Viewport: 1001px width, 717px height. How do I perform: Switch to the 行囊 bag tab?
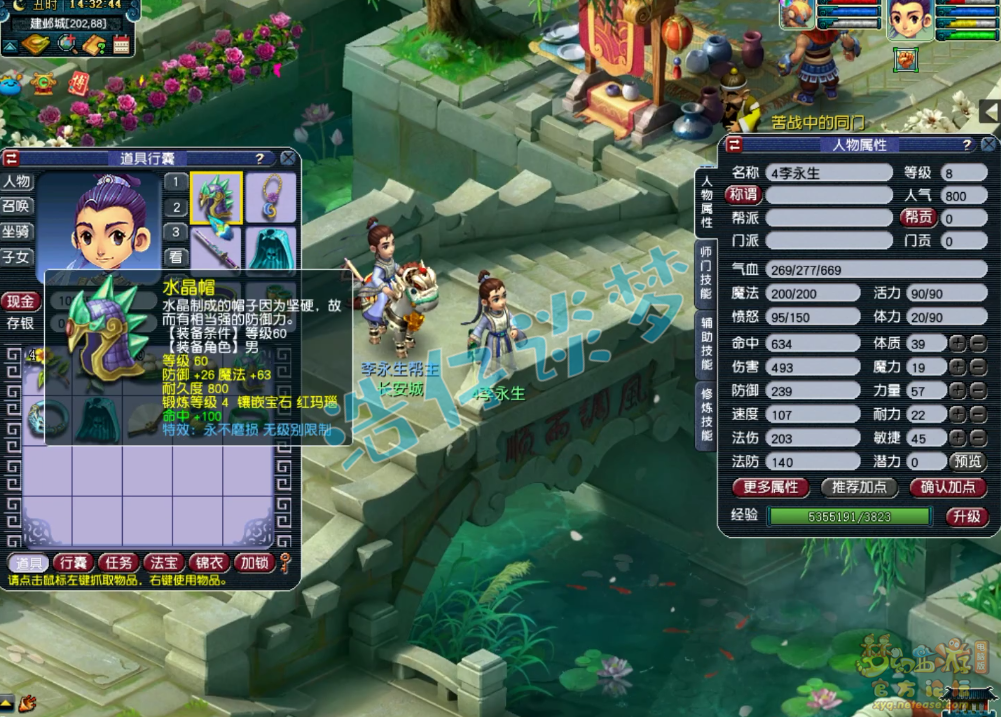[73, 562]
